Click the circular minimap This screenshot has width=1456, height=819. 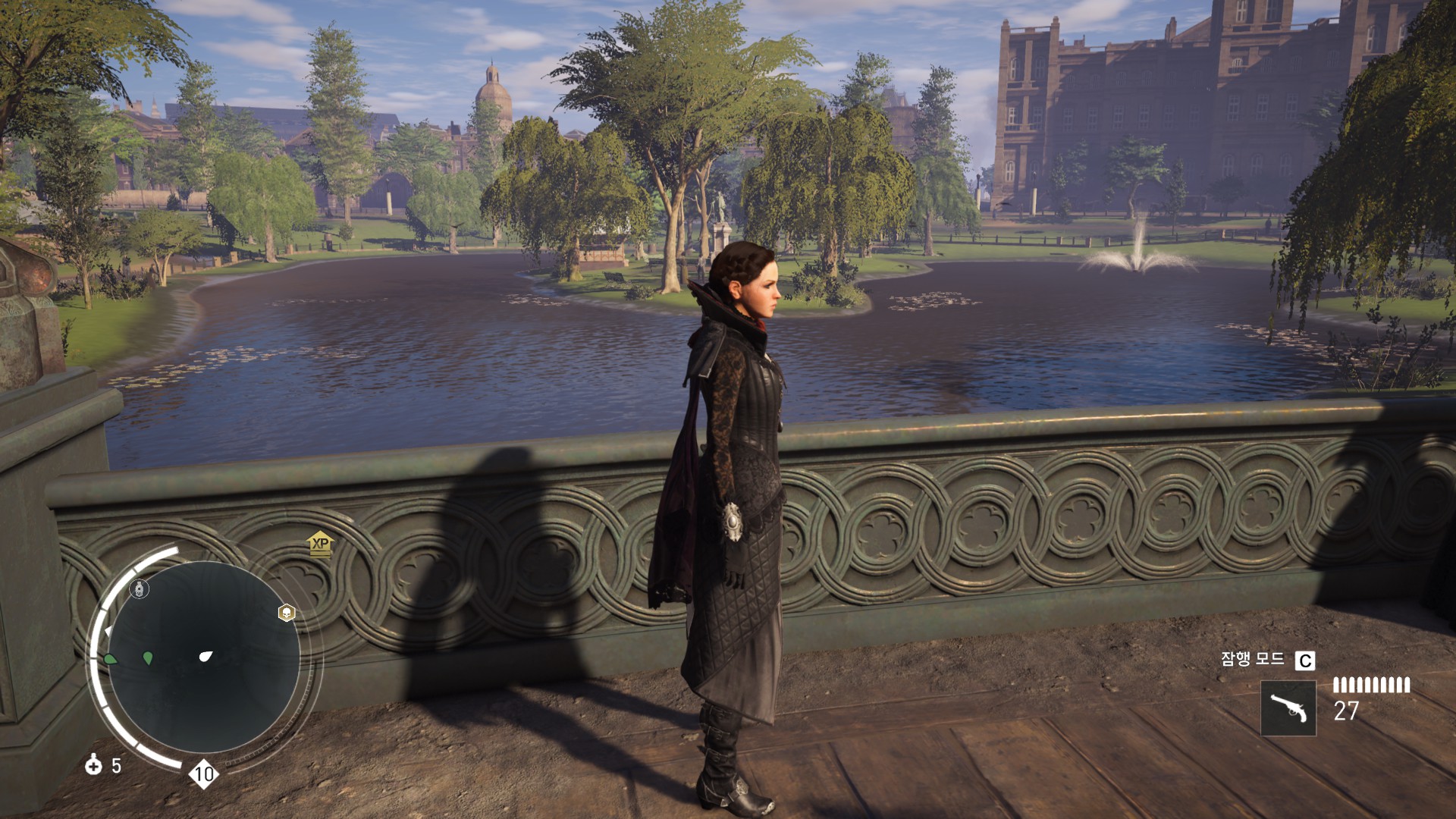point(203,657)
